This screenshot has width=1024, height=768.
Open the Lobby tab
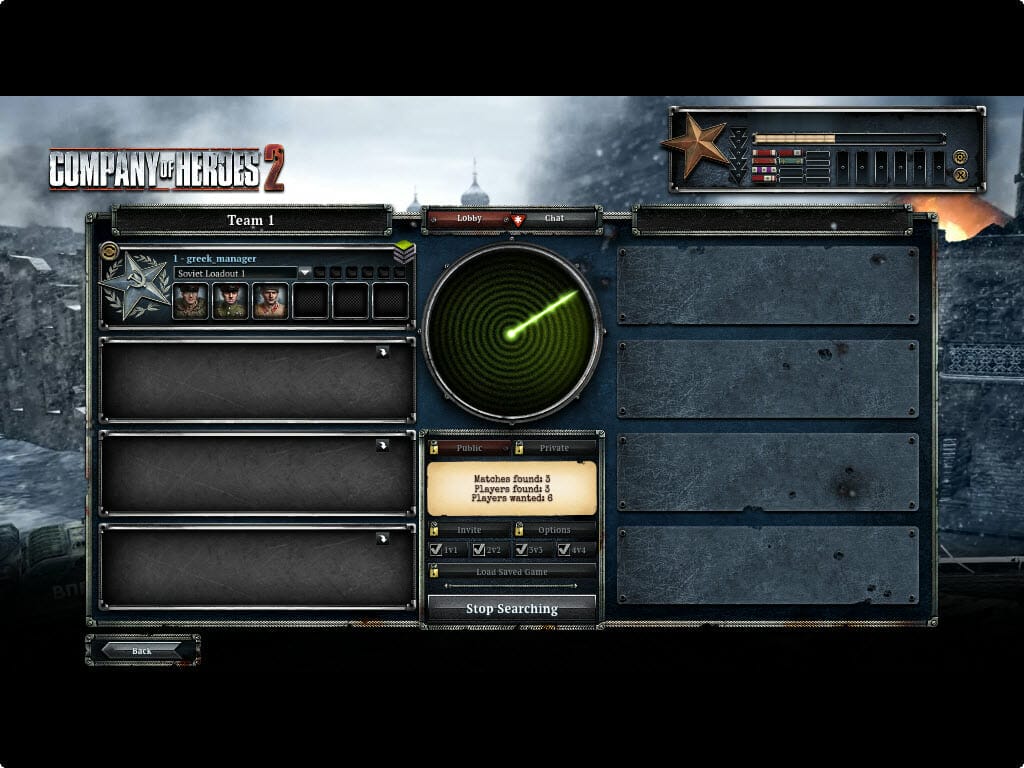[x=468, y=218]
